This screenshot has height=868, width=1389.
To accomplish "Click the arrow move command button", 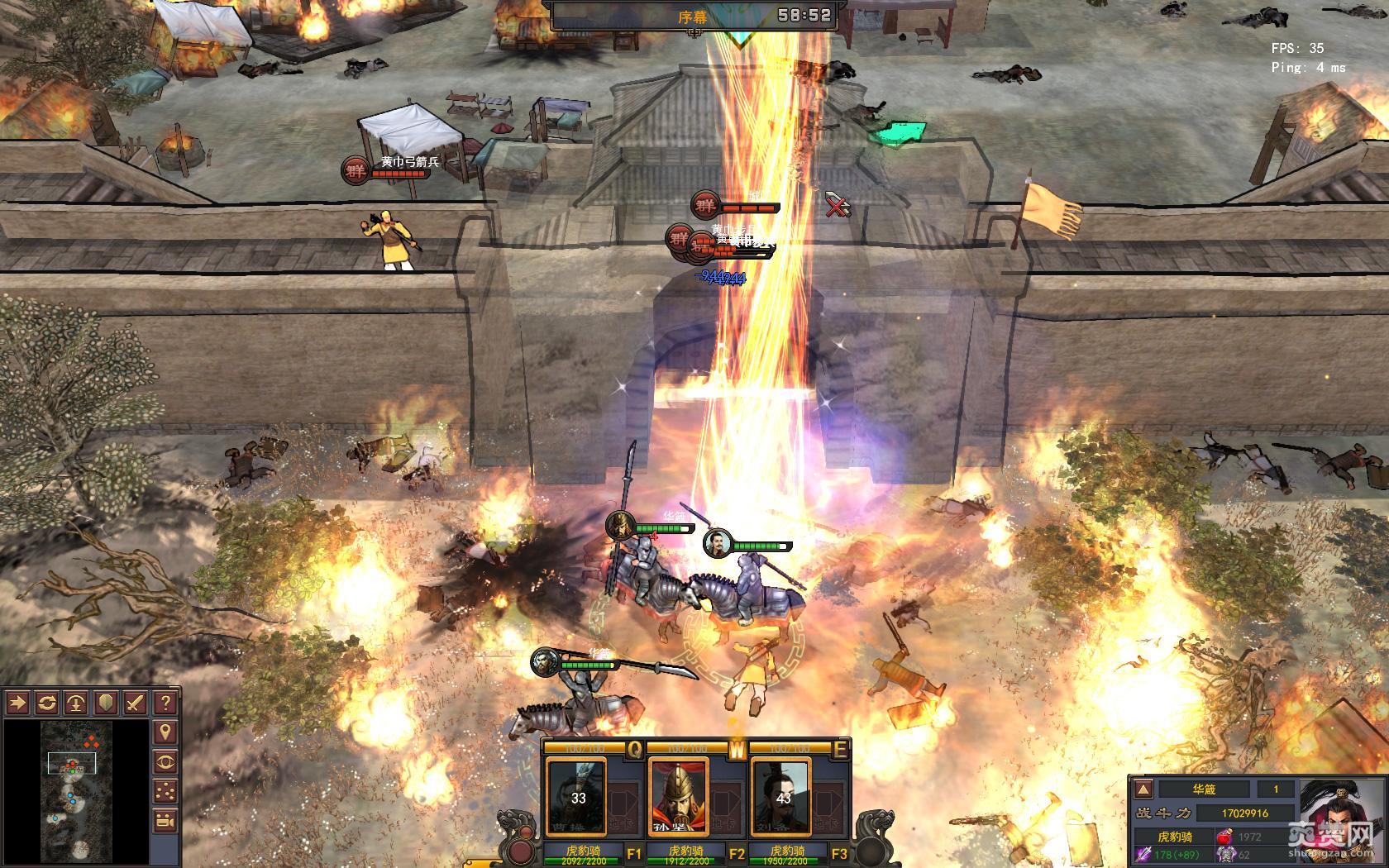I will click(x=17, y=703).
